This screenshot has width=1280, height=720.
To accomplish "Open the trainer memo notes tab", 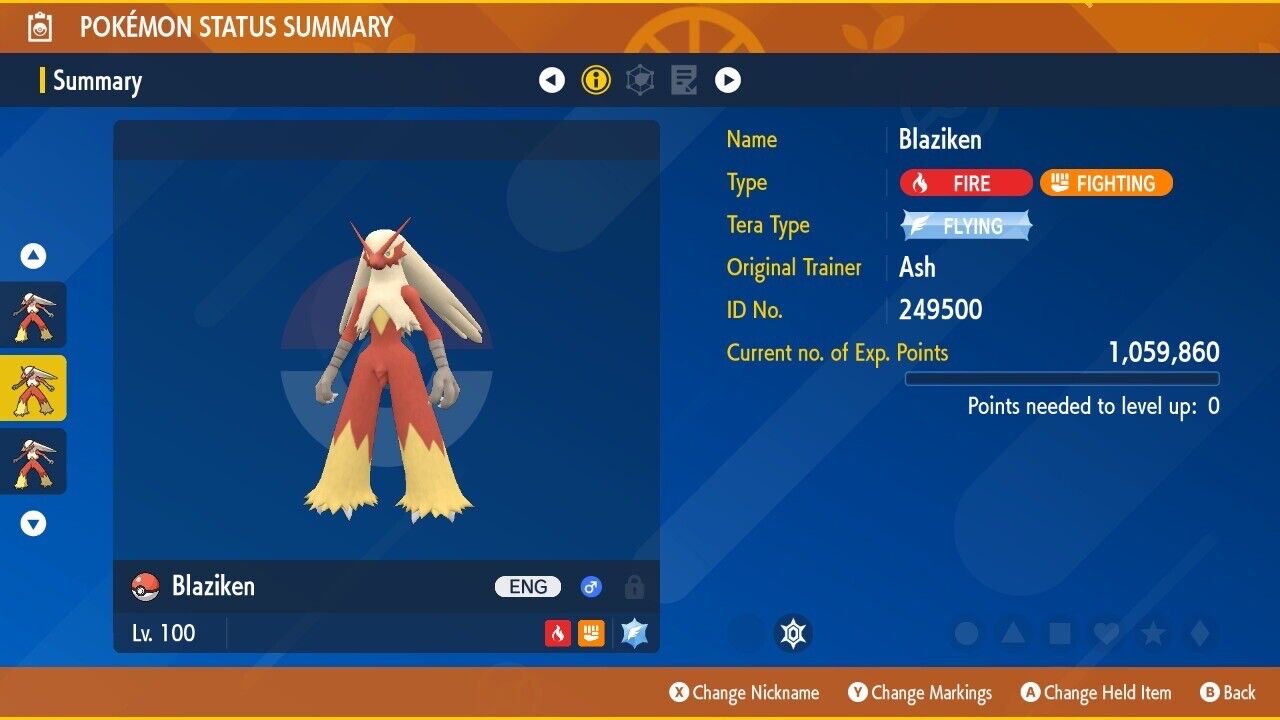I will pyautogui.click(x=684, y=80).
